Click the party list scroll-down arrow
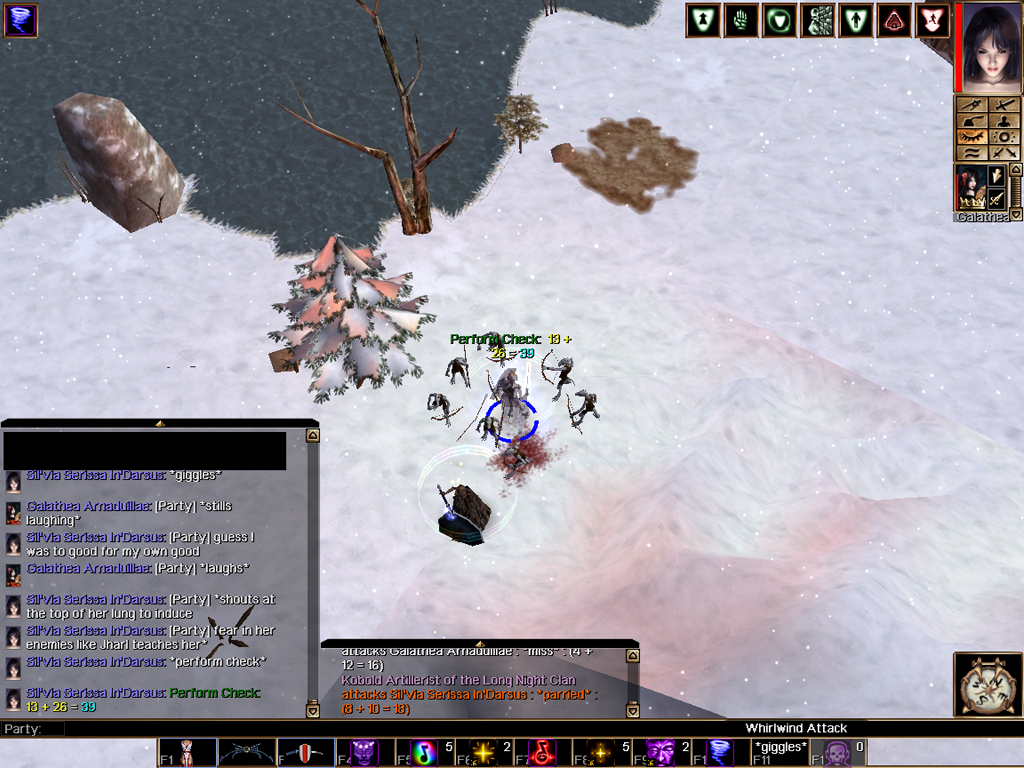The width and height of the screenshot is (1024, 768). [1016, 214]
